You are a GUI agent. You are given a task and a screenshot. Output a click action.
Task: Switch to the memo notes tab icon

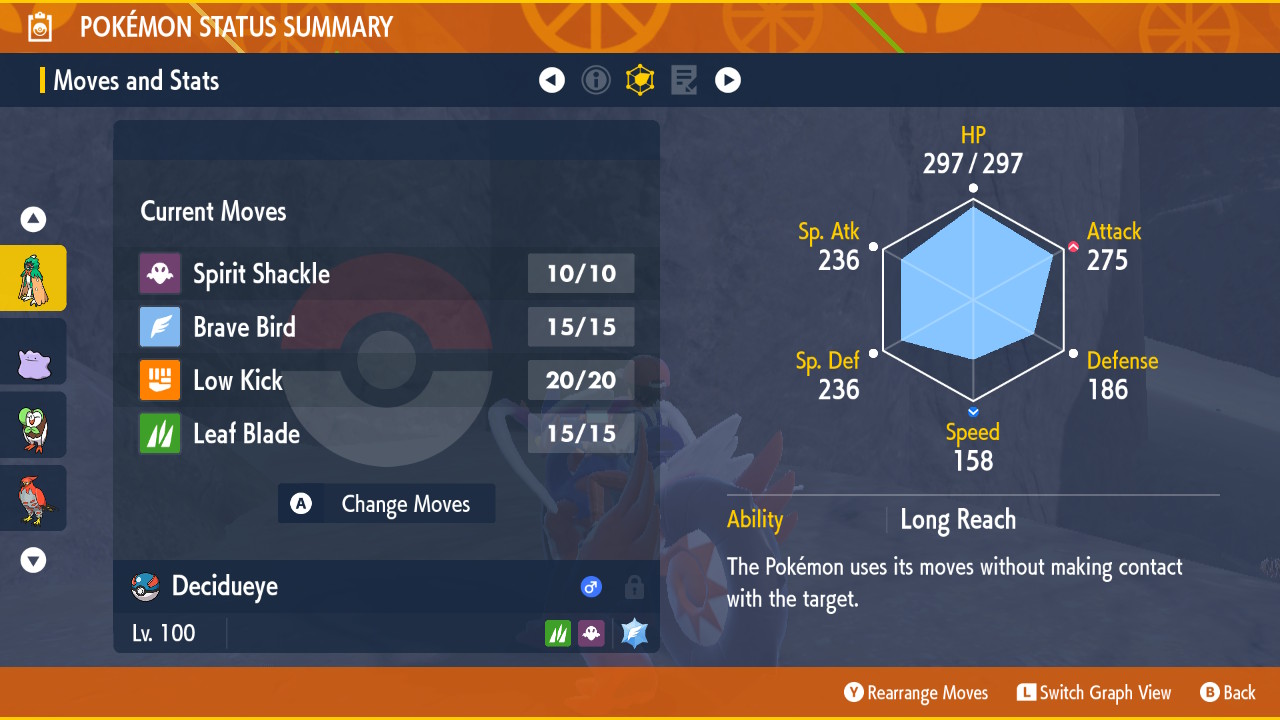click(x=684, y=80)
